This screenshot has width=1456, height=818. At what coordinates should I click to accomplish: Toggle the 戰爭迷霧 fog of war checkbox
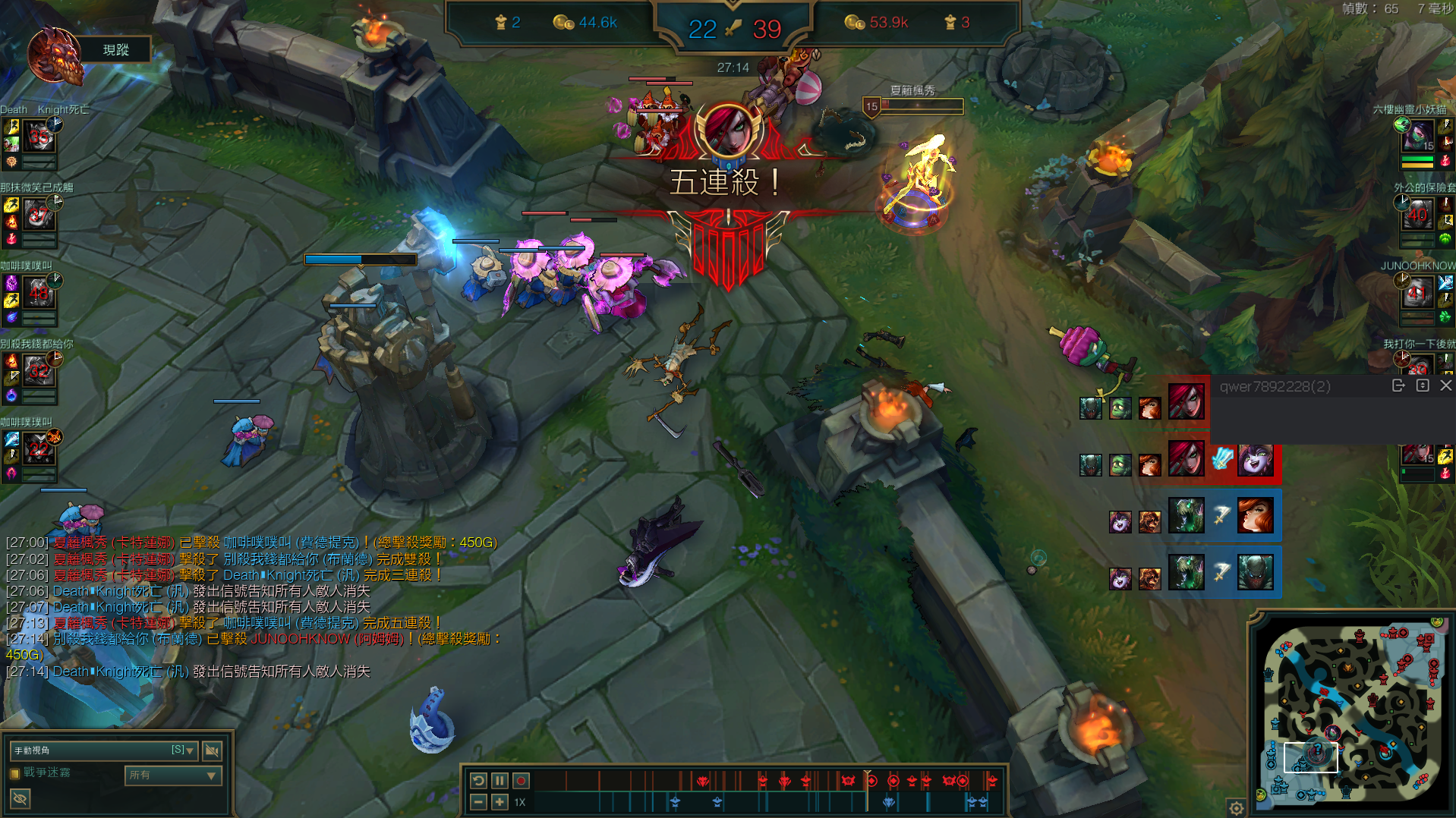point(14,773)
